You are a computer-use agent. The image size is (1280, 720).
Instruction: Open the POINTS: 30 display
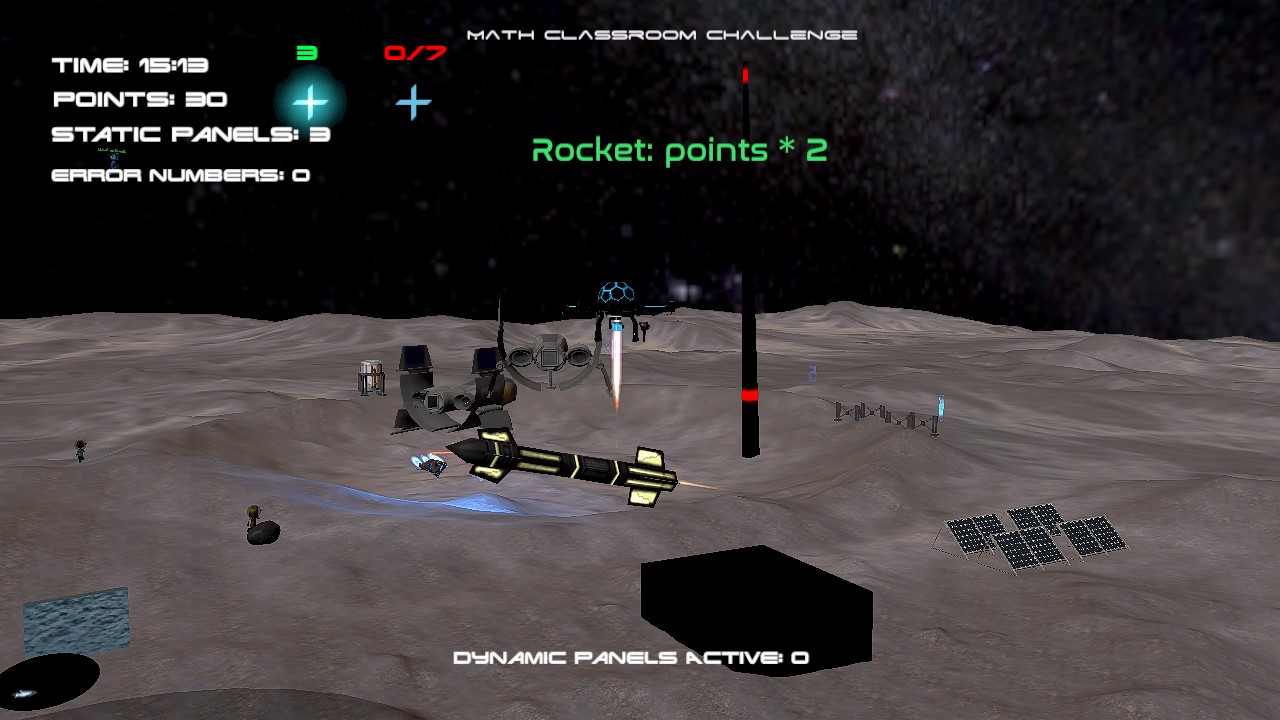(x=139, y=99)
